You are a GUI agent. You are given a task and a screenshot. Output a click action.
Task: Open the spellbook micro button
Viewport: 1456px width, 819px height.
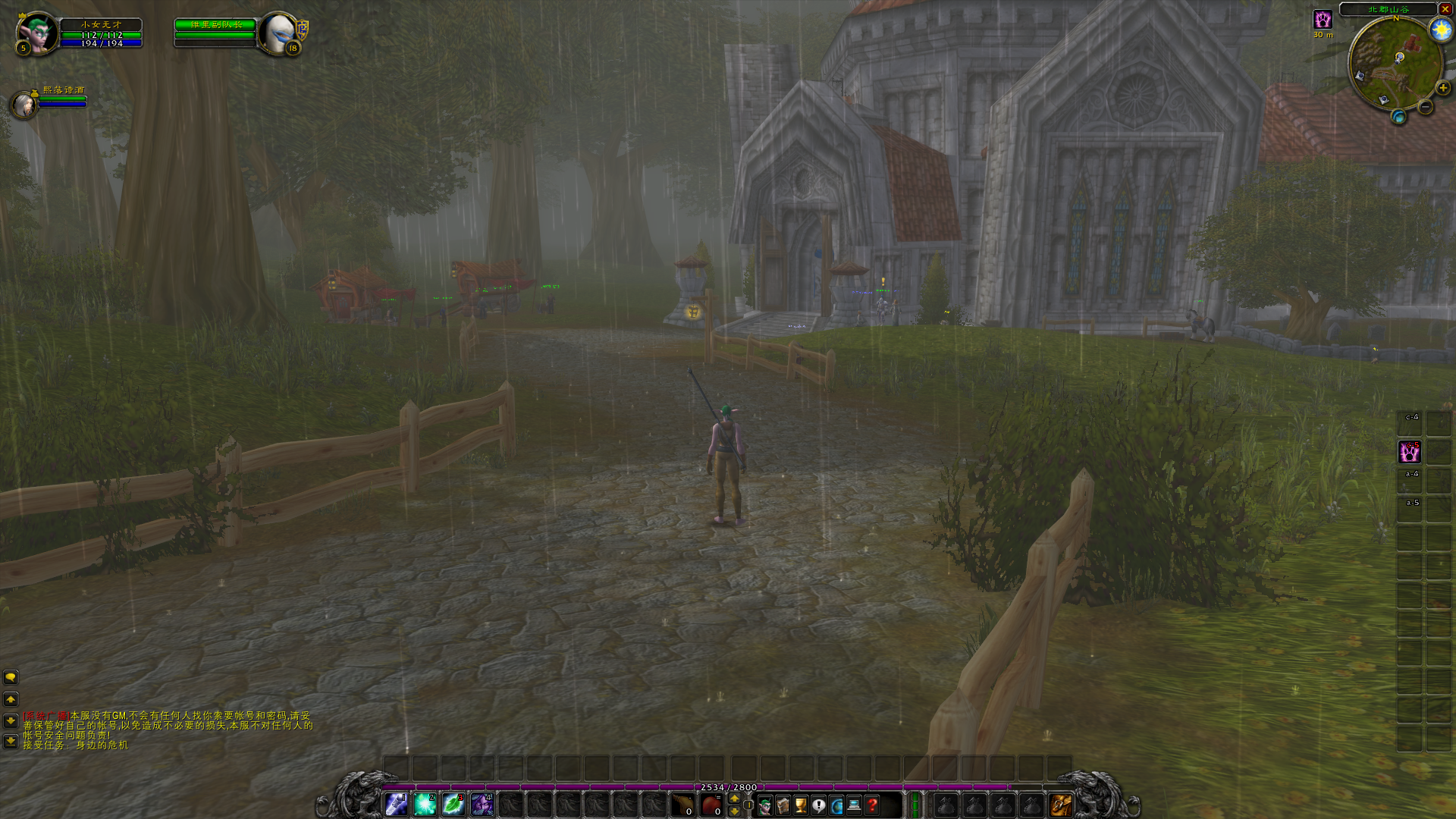pyautogui.click(x=783, y=805)
